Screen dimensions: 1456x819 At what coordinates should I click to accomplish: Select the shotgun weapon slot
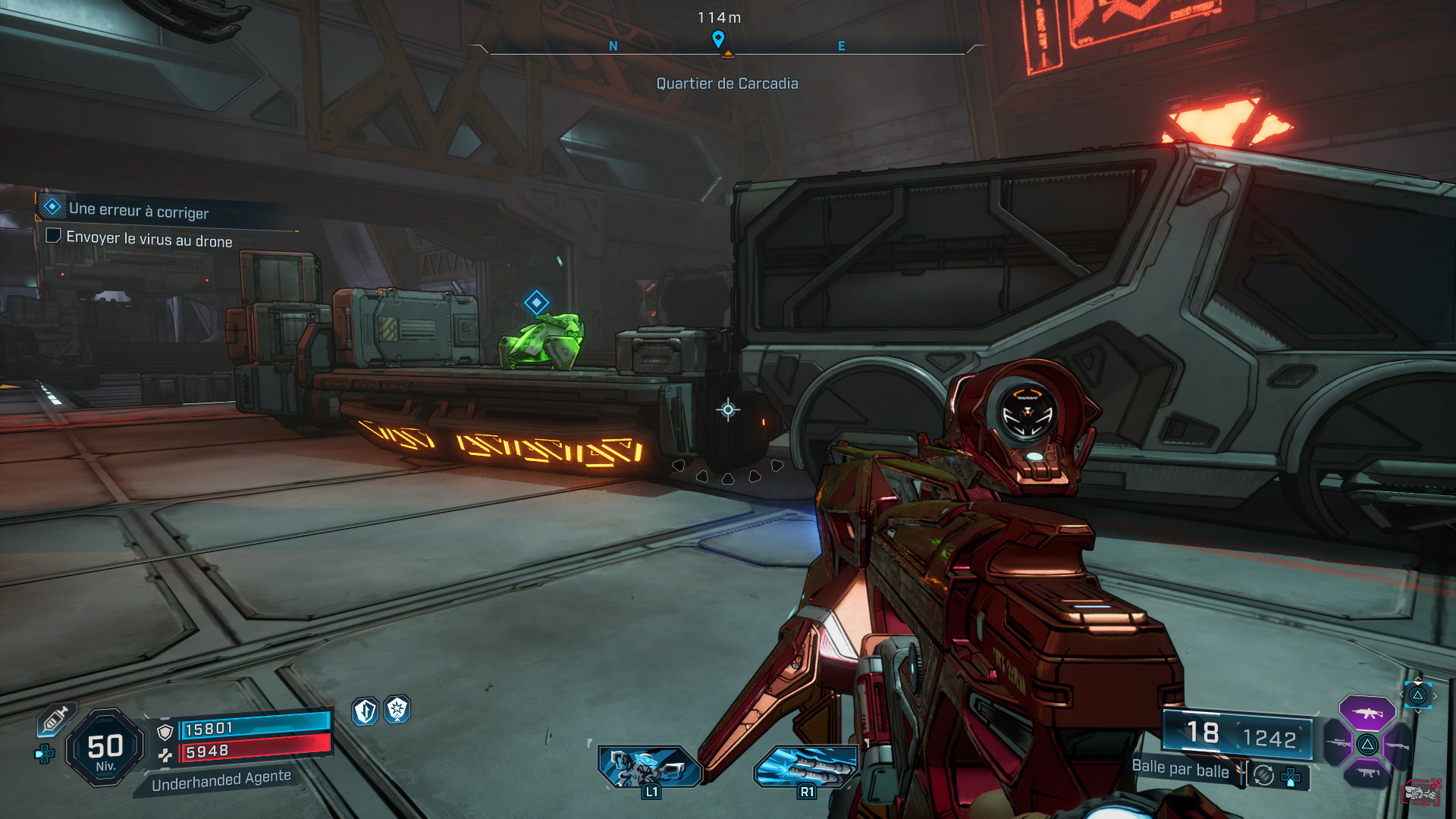(x=1398, y=745)
